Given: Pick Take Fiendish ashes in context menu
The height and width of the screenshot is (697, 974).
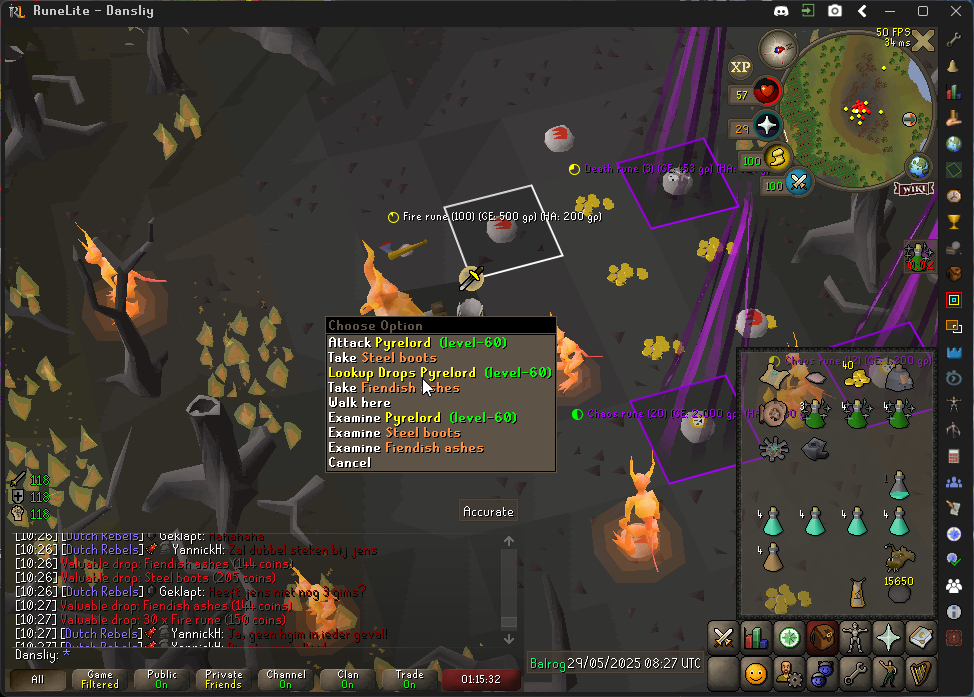Looking at the screenshot, I should [x=394, y=387].
